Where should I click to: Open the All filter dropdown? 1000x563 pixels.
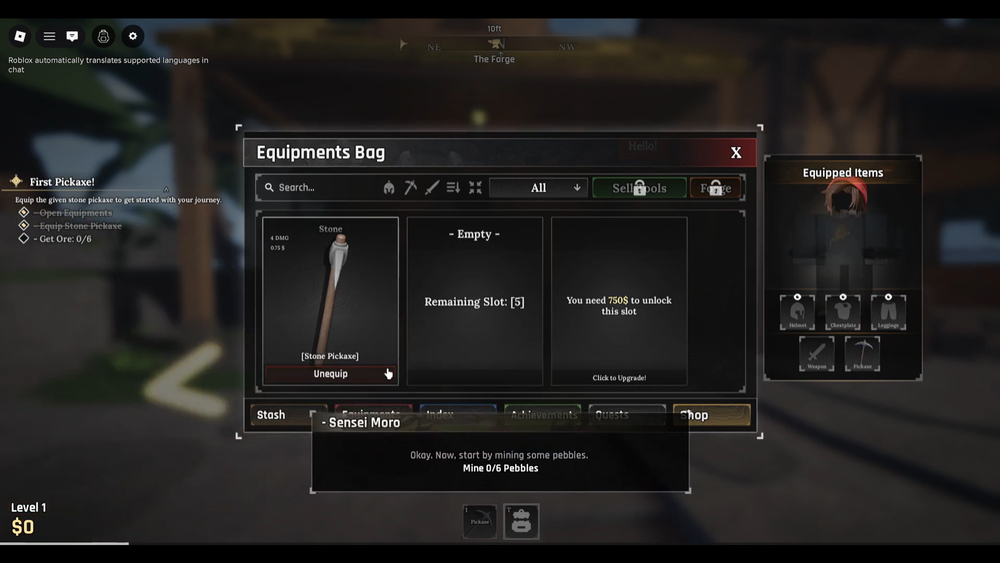pyautogui.click(x=539, y=187)
